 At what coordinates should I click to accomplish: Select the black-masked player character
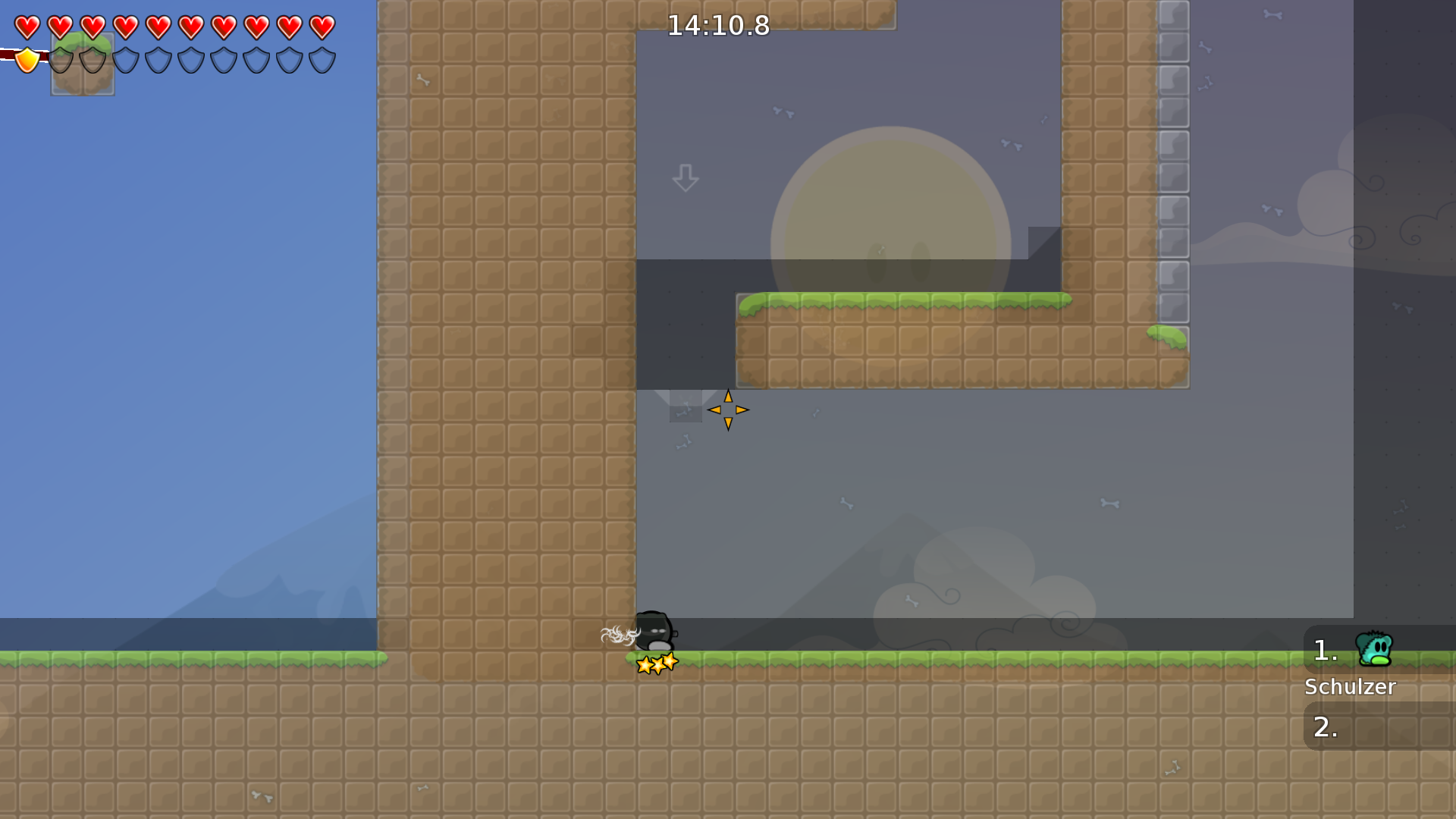(657, 630)
